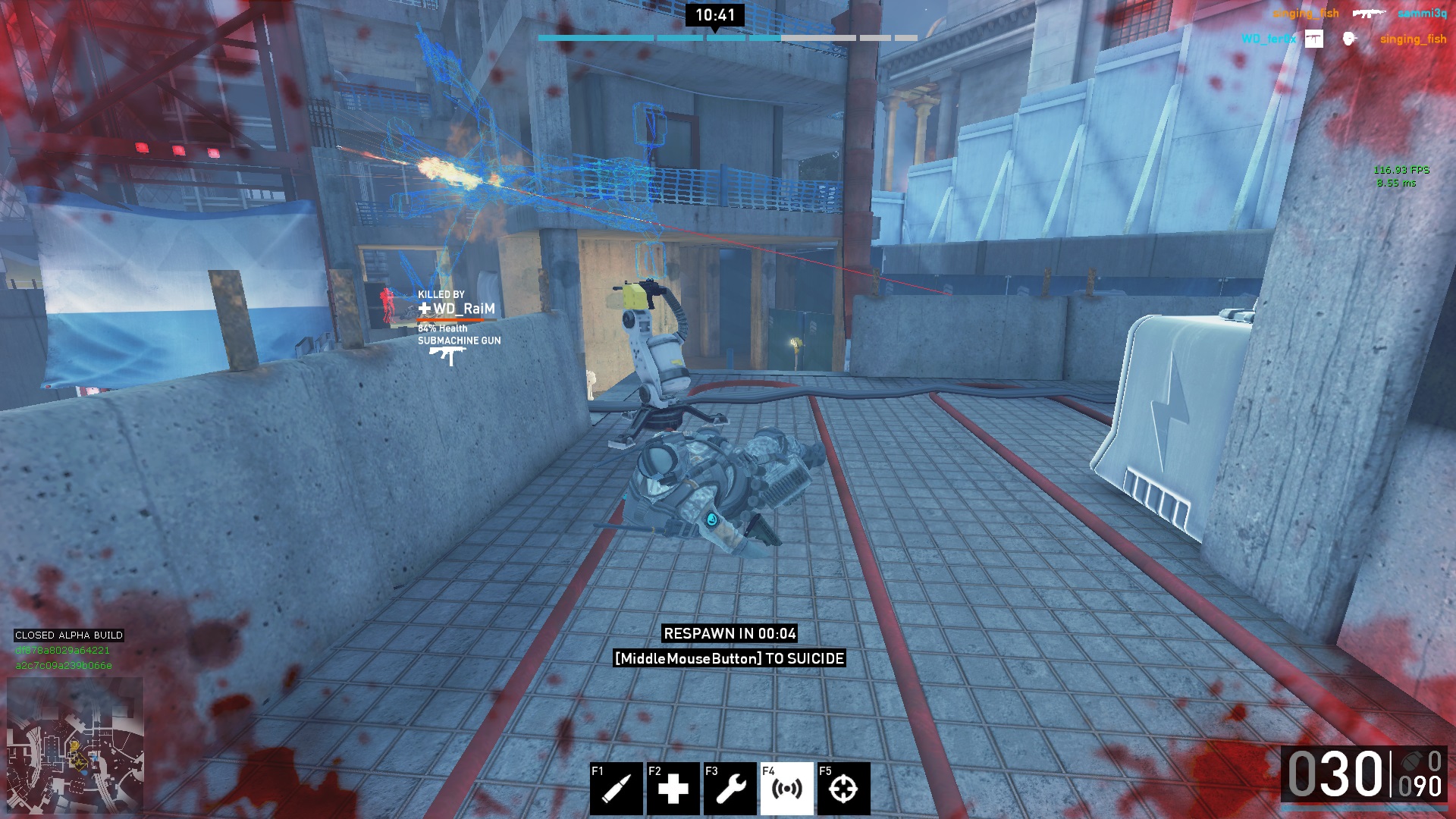Activate the highlighted F4 signal slot
The width and height of the screenshot is (1456, 819).
[786, 789]
